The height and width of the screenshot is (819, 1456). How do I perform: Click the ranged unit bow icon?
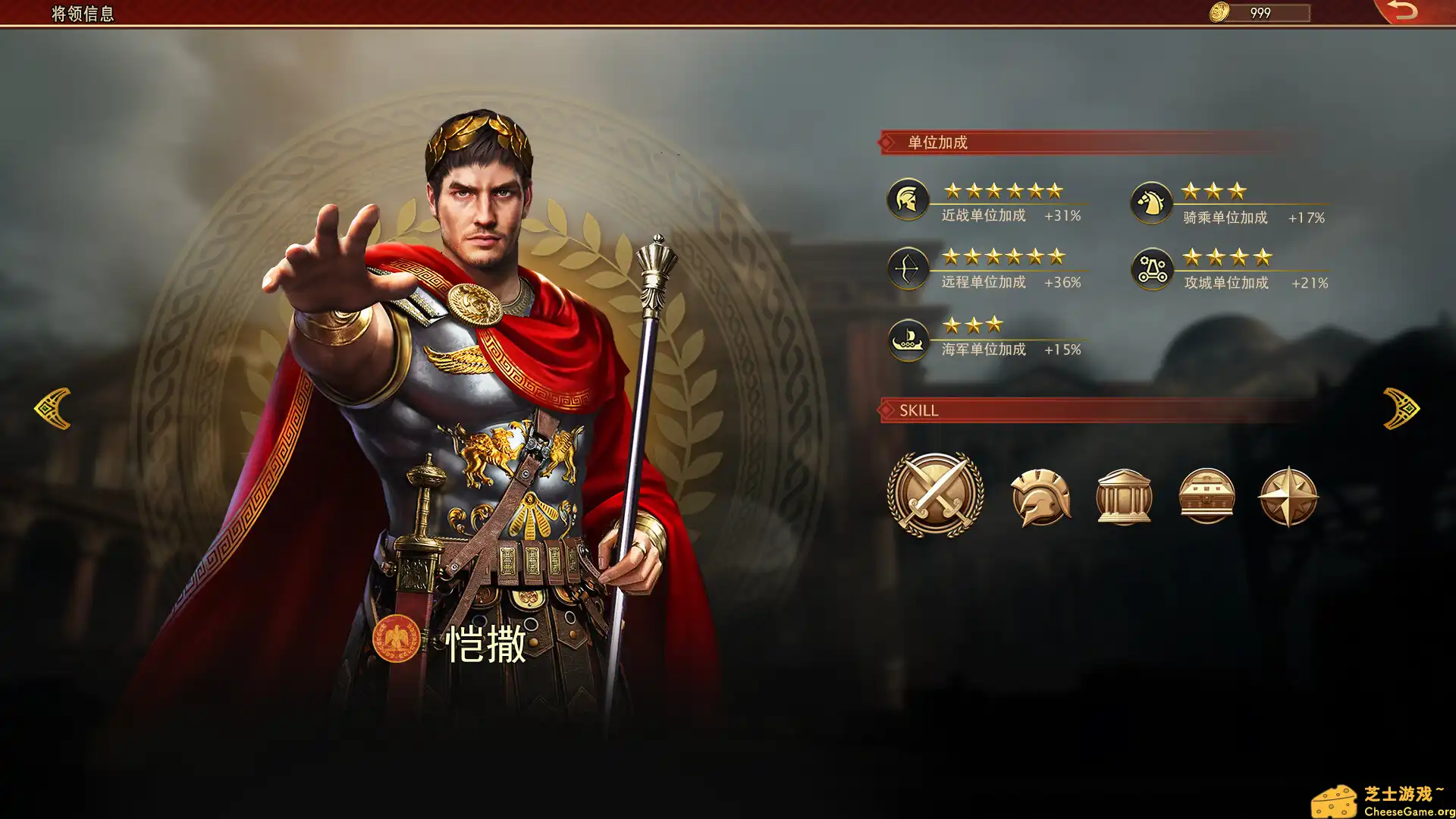click(x=908, y=267)
